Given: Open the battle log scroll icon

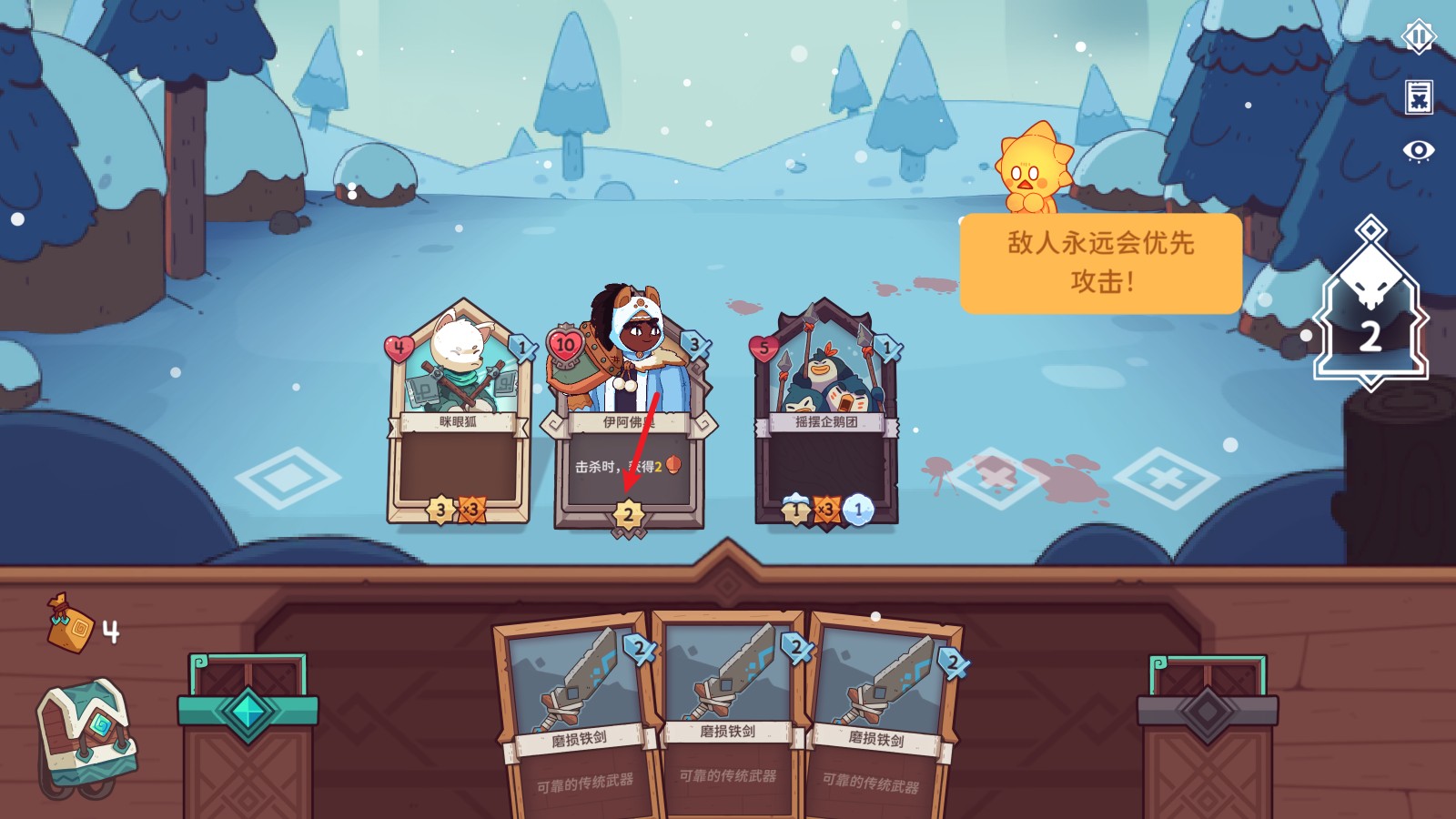Looking at the screenshot, I should [1418, 96].
